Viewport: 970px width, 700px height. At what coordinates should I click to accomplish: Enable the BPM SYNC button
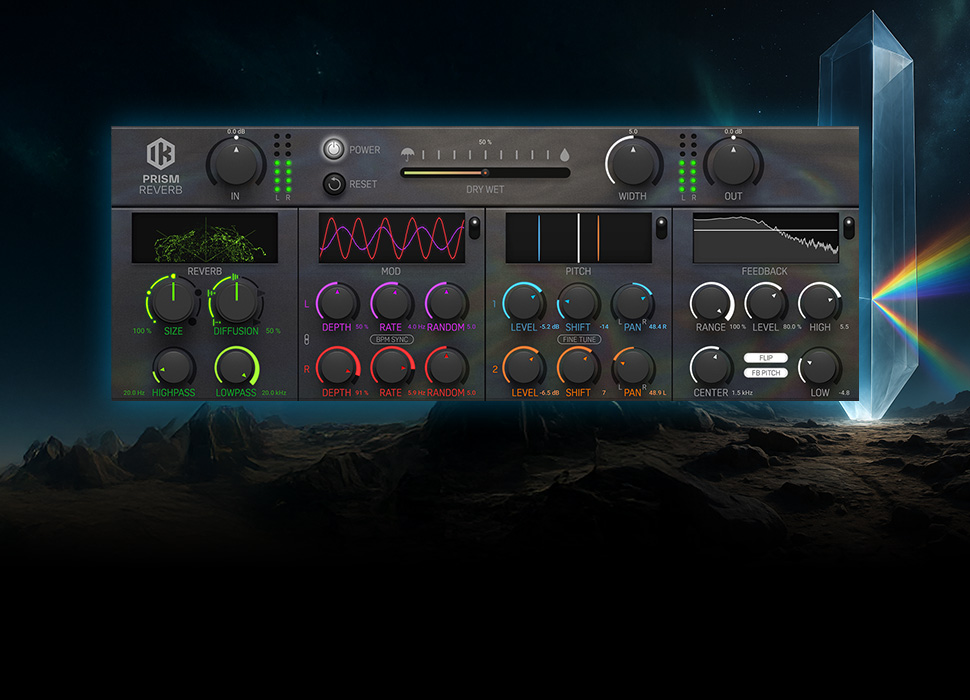click(391, 339)
